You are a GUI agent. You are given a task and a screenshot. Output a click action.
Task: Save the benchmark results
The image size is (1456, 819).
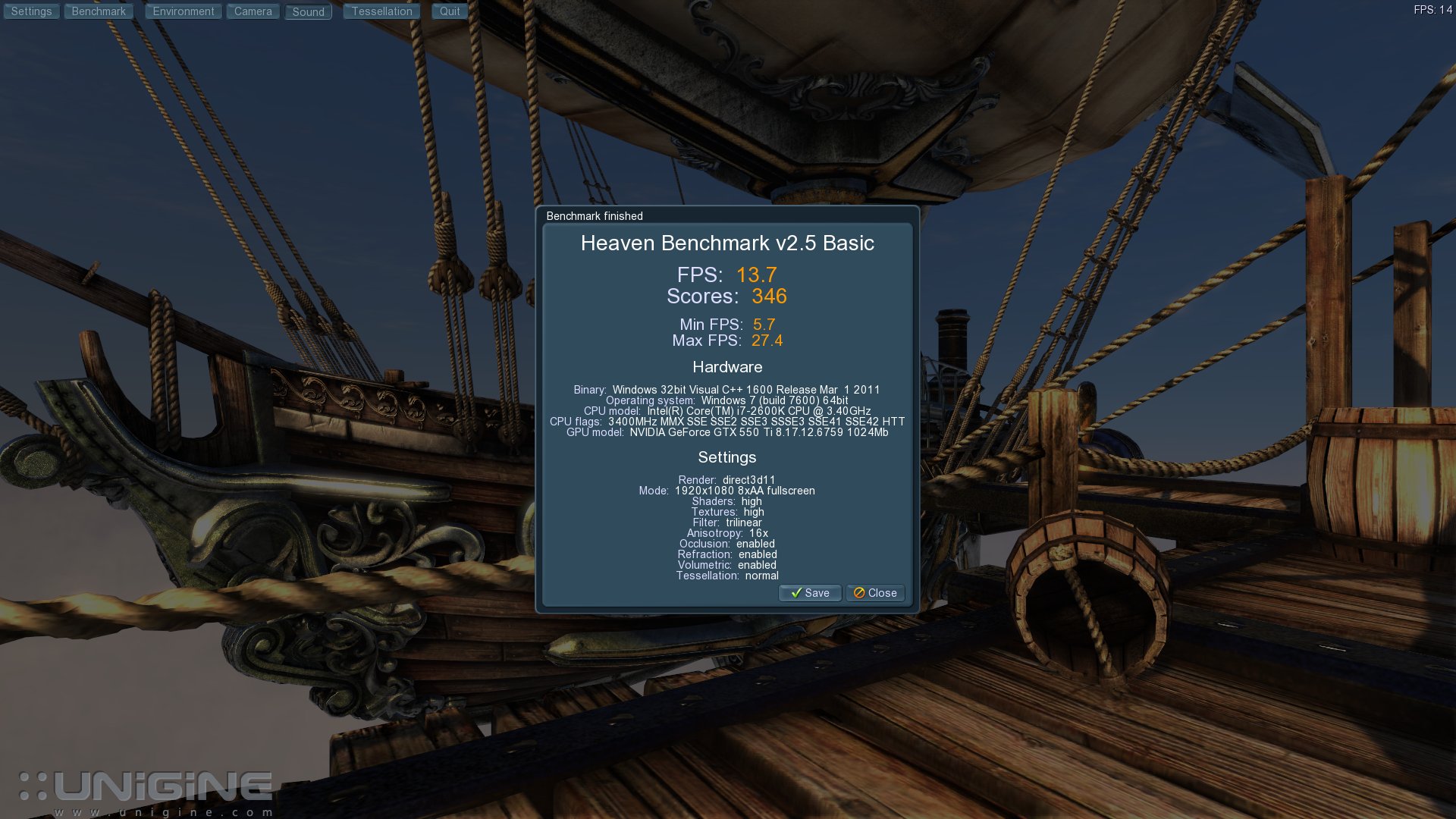(810, 593)
